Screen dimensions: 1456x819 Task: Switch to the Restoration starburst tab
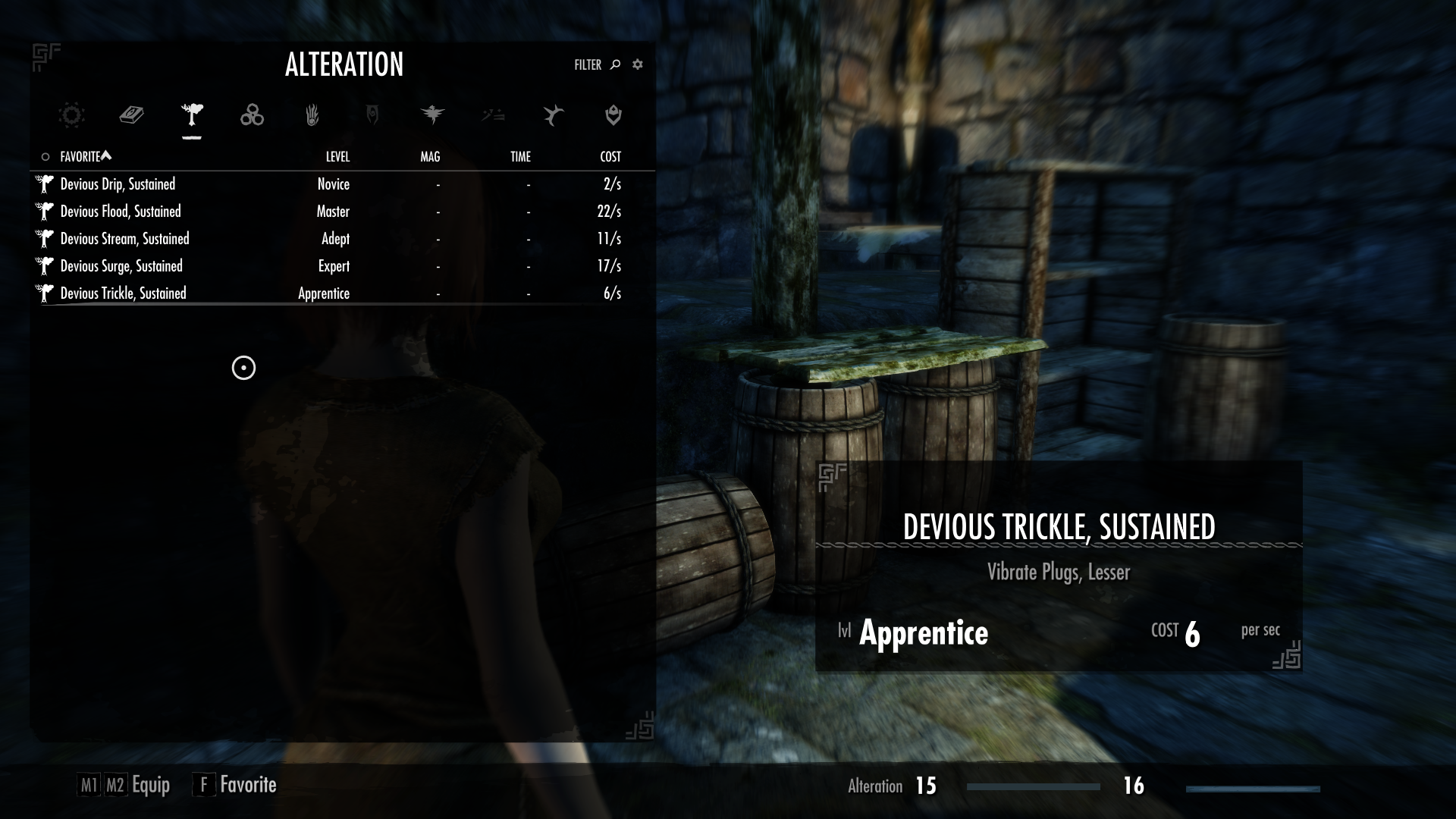pos(432,115)
